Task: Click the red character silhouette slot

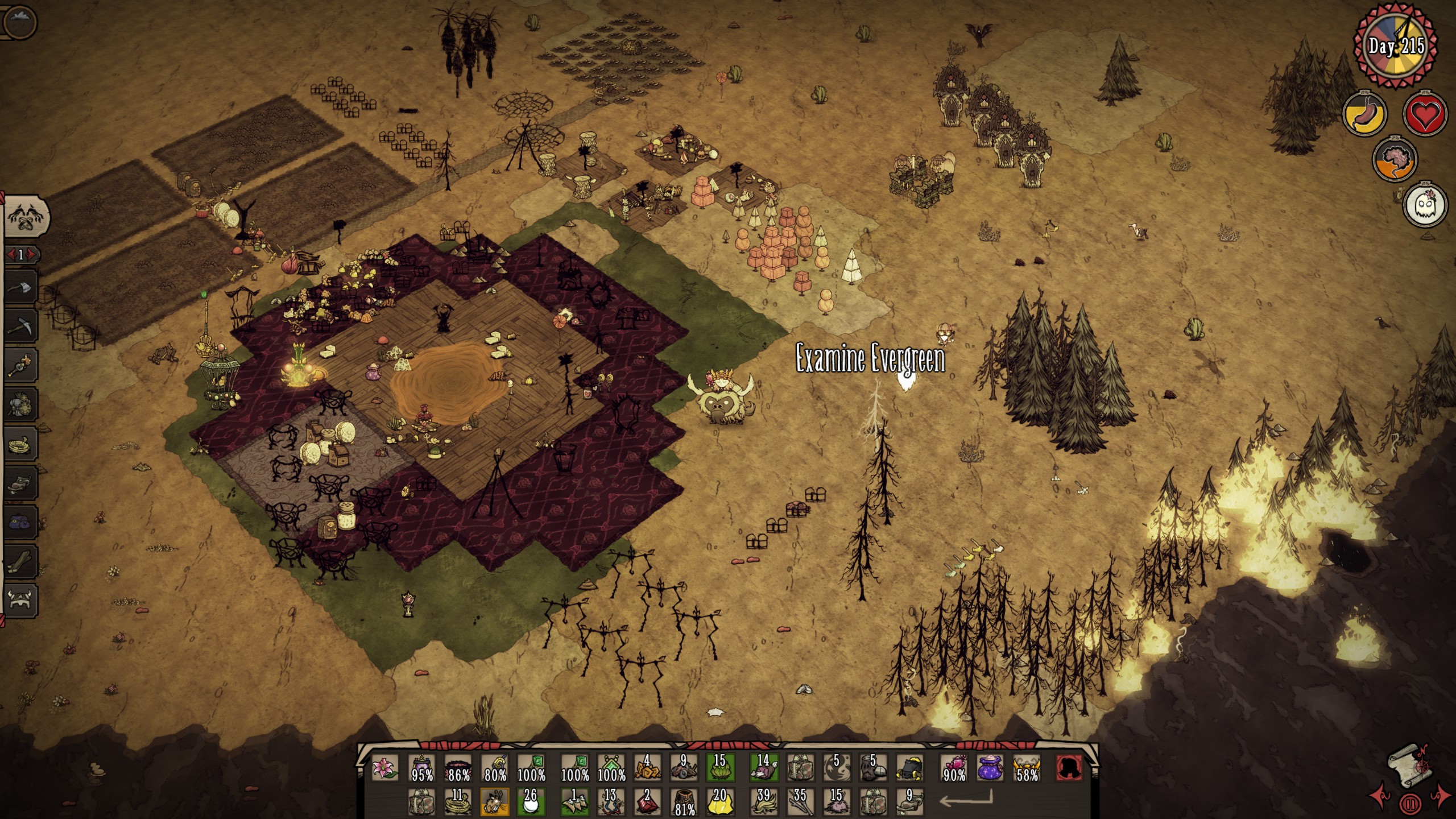Action: 1068,768
